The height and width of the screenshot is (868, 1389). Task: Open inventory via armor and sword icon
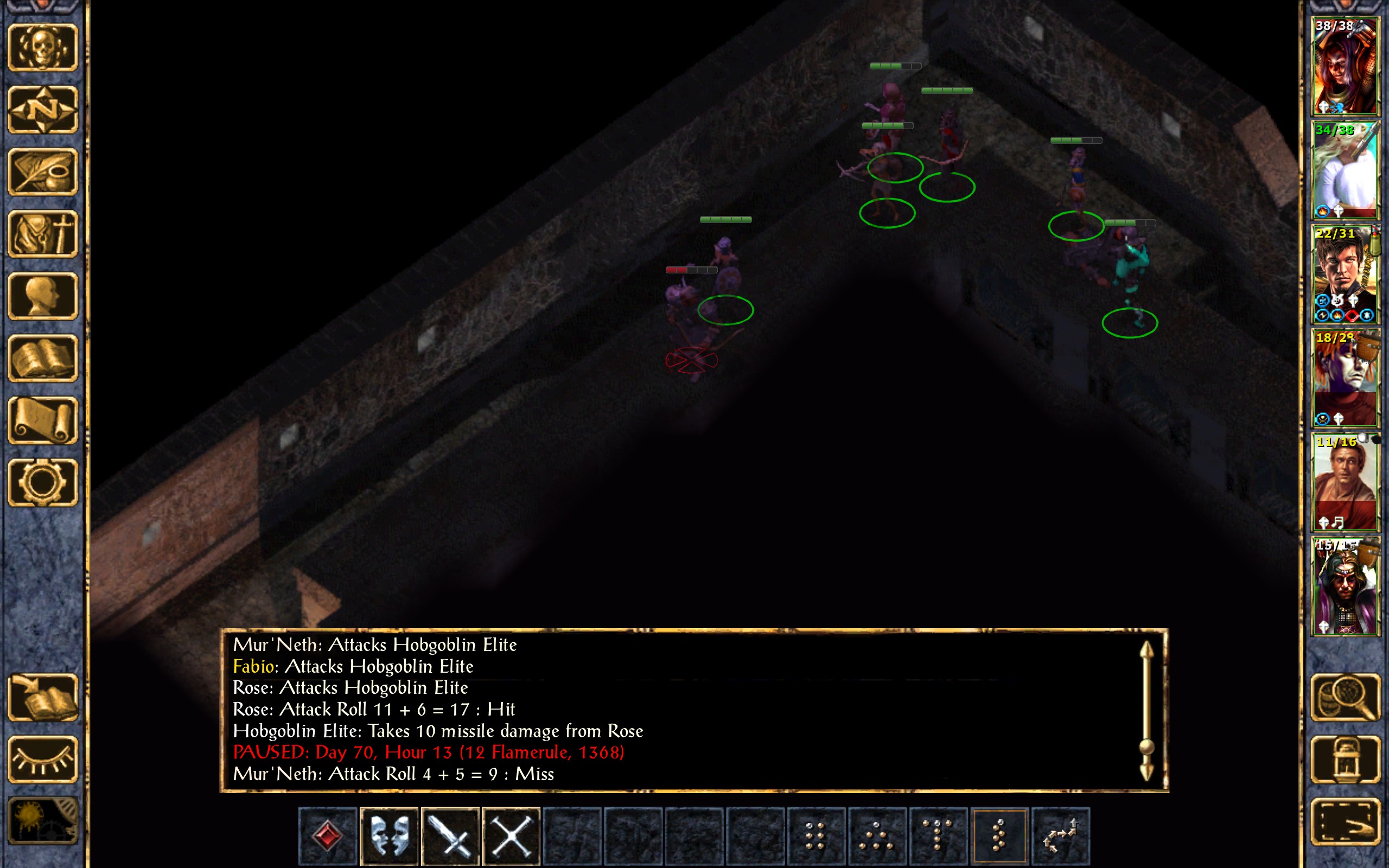click(x=43, y=234)
